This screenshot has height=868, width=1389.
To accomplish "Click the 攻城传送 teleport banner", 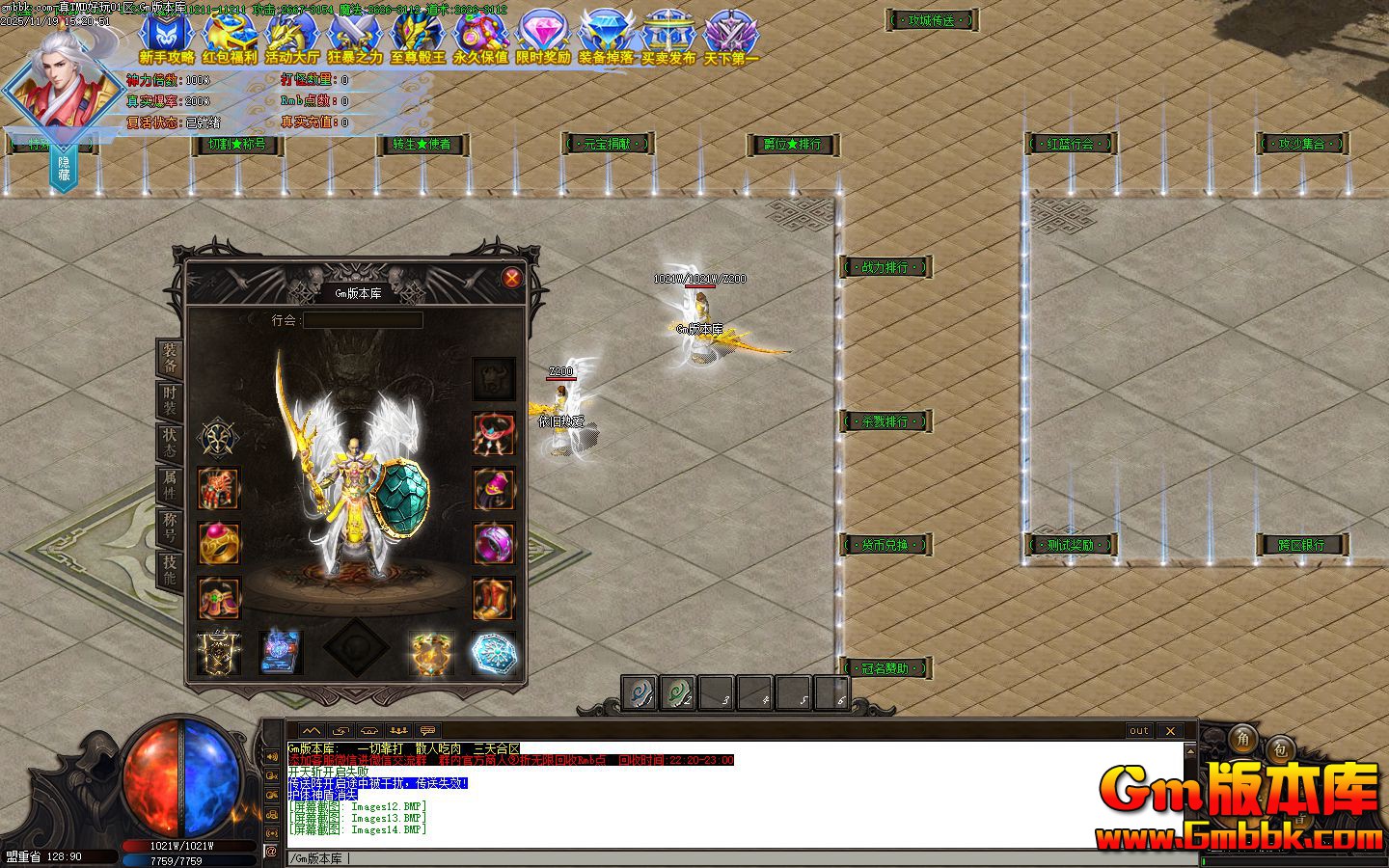I will point(932,21).
